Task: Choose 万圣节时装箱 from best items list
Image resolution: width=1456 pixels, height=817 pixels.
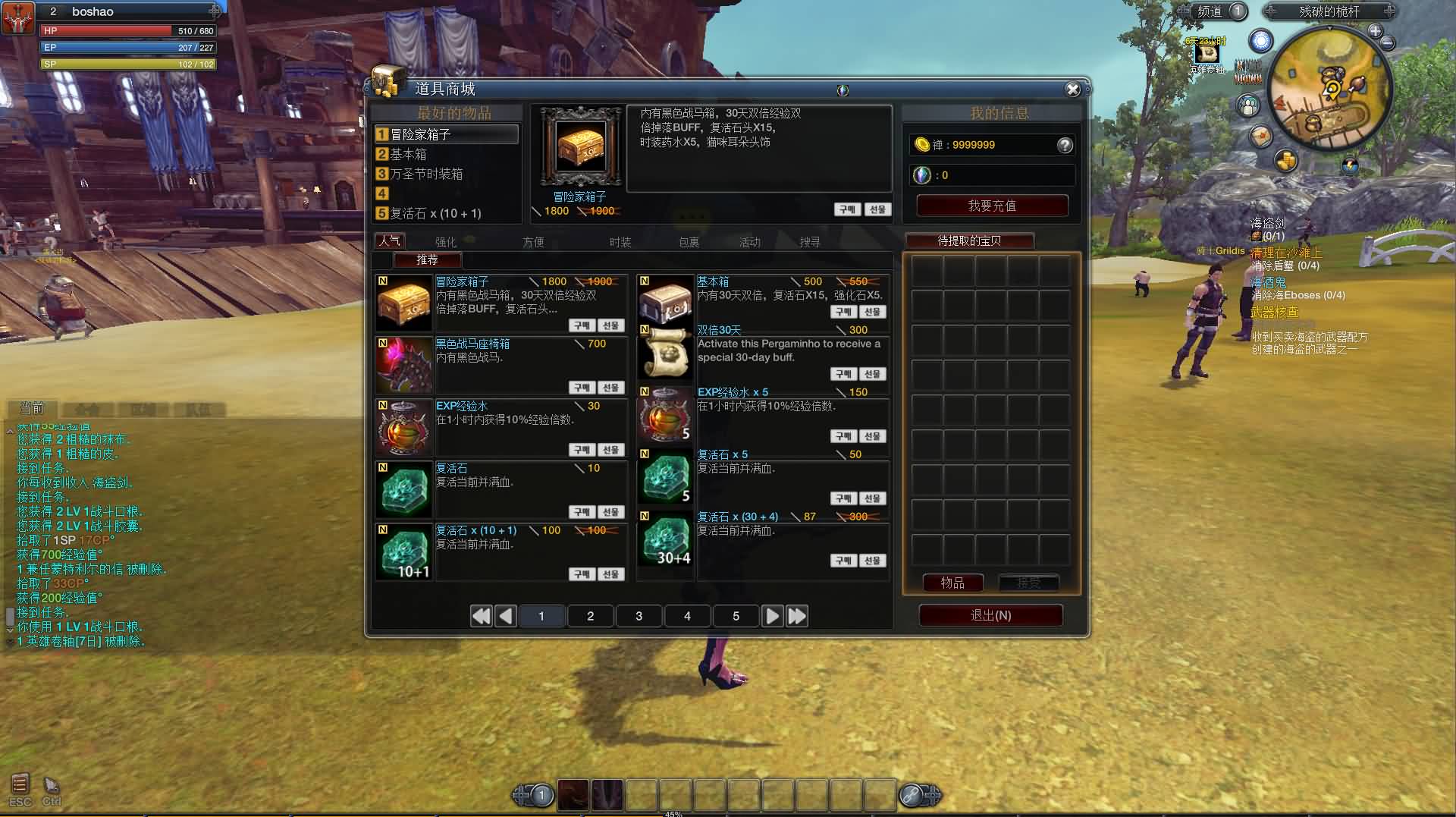Action: [426, 174]
